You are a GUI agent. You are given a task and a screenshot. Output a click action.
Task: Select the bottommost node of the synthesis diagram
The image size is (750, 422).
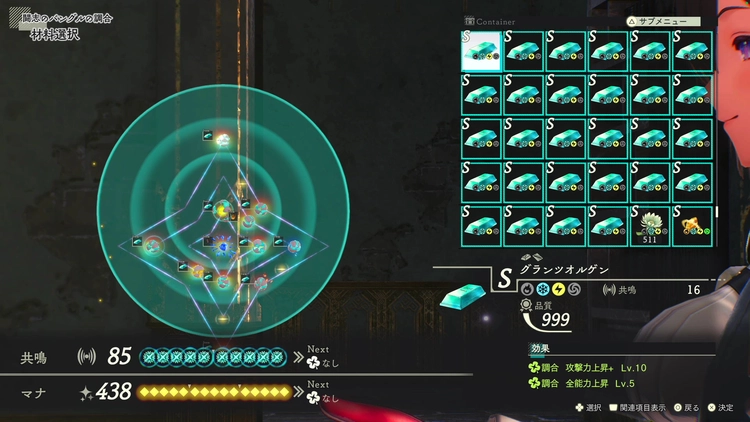pos(223,319)
